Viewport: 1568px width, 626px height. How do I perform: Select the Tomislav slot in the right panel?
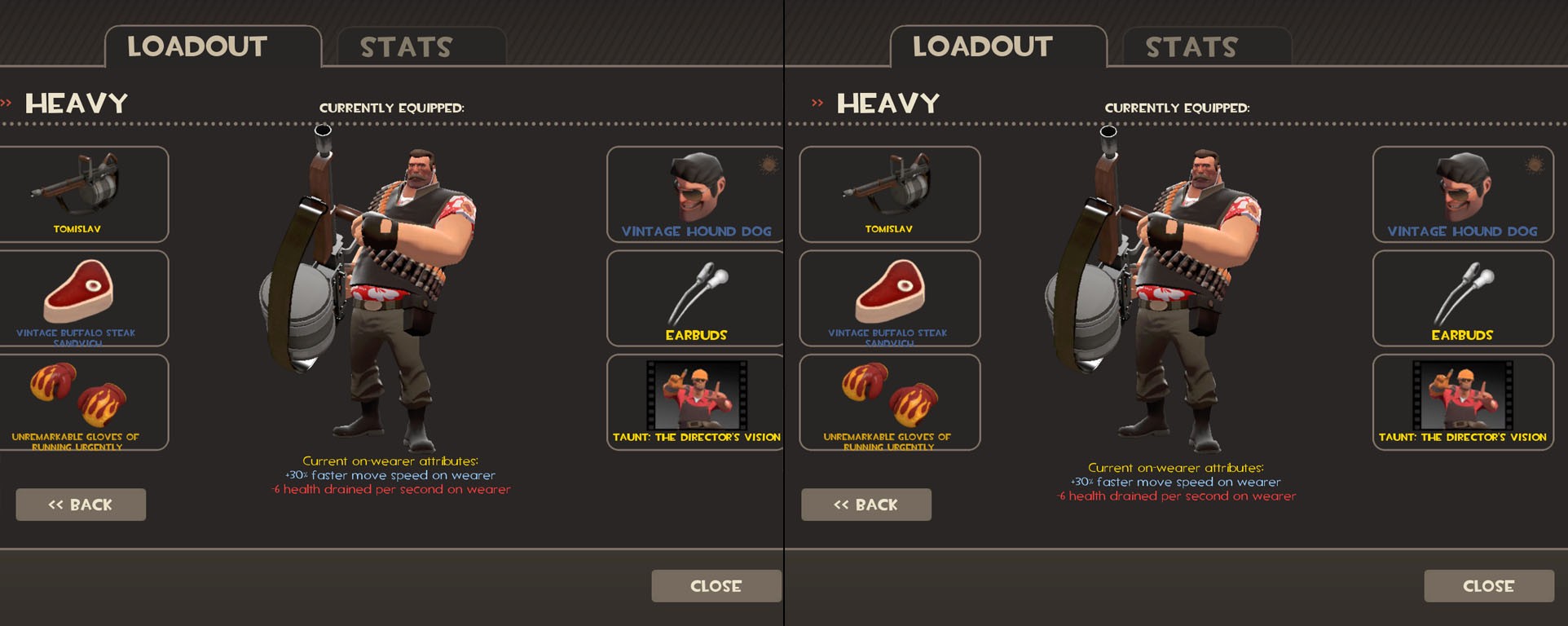coord(889,193)
